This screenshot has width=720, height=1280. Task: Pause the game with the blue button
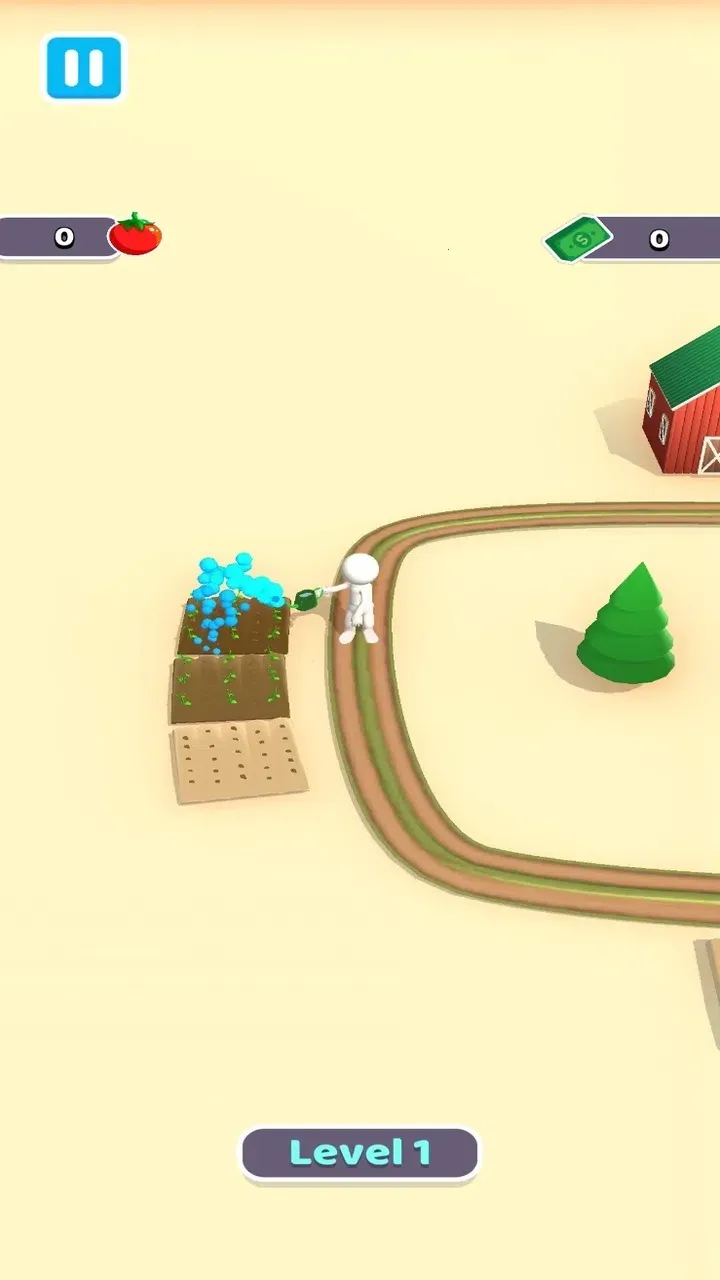pos(84,68)
